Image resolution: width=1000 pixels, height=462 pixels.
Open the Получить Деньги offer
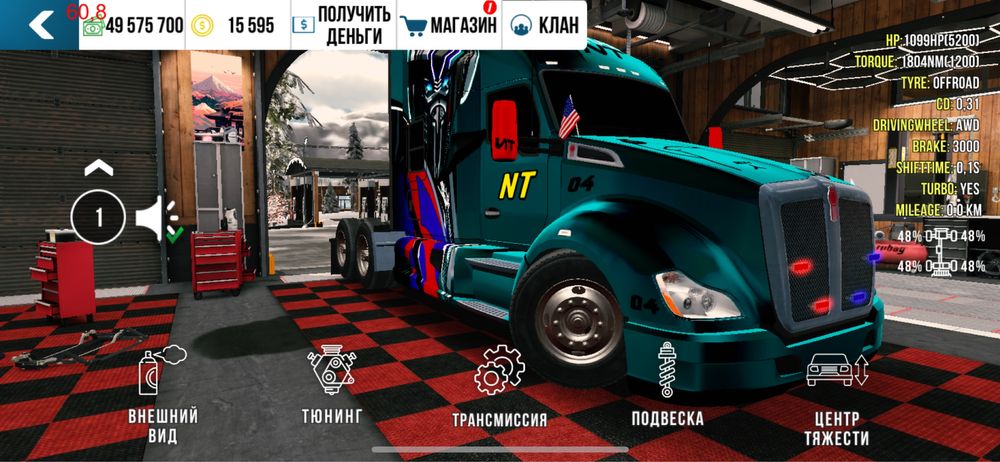(x=339, y=25)
